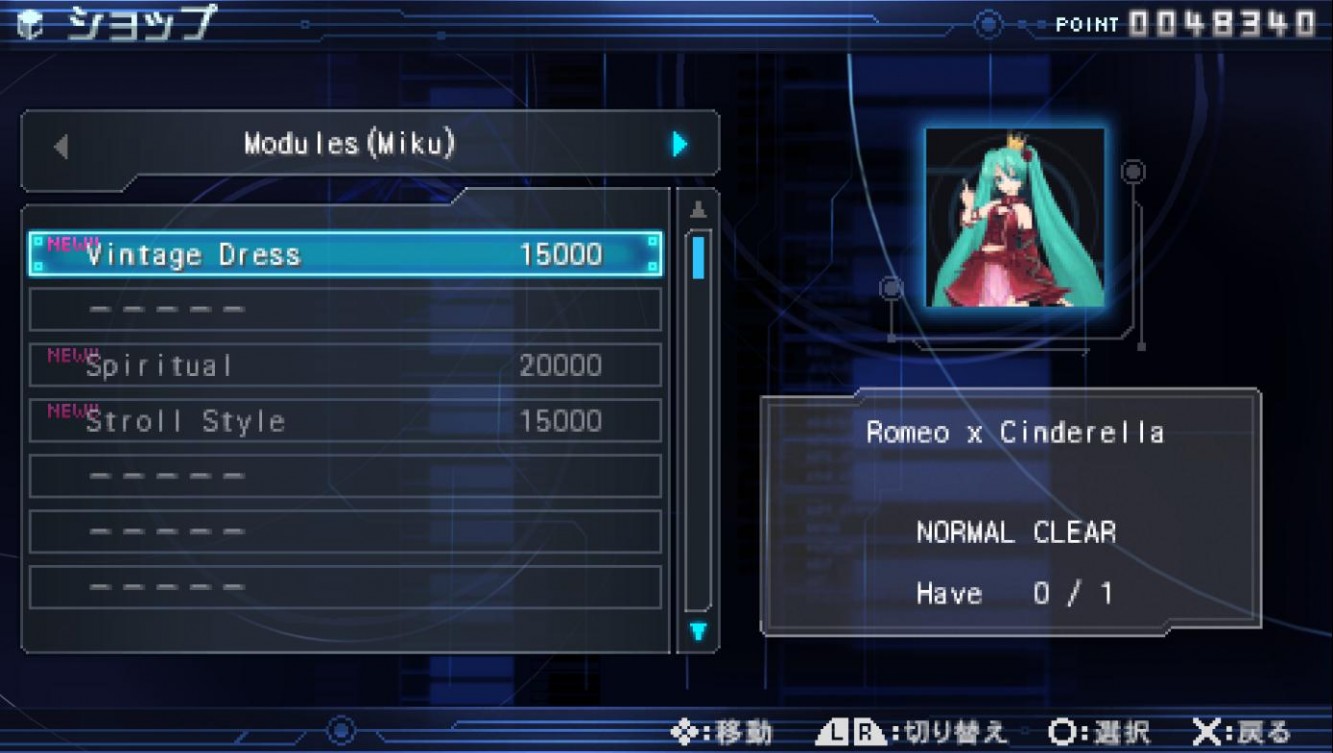1333x753 pixels.
Task: Select the Vintage Dress module
Action: coord(345,254)
